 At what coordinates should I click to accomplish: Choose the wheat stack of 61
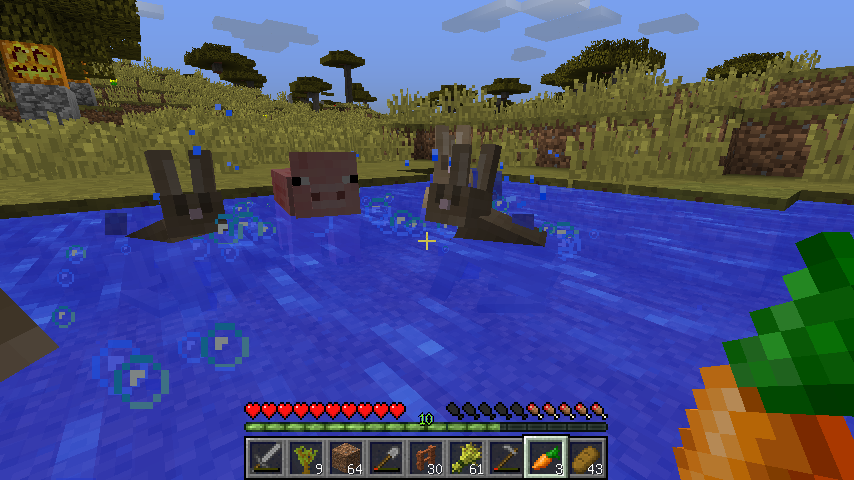pyautogui.click(x=465, y=458)
